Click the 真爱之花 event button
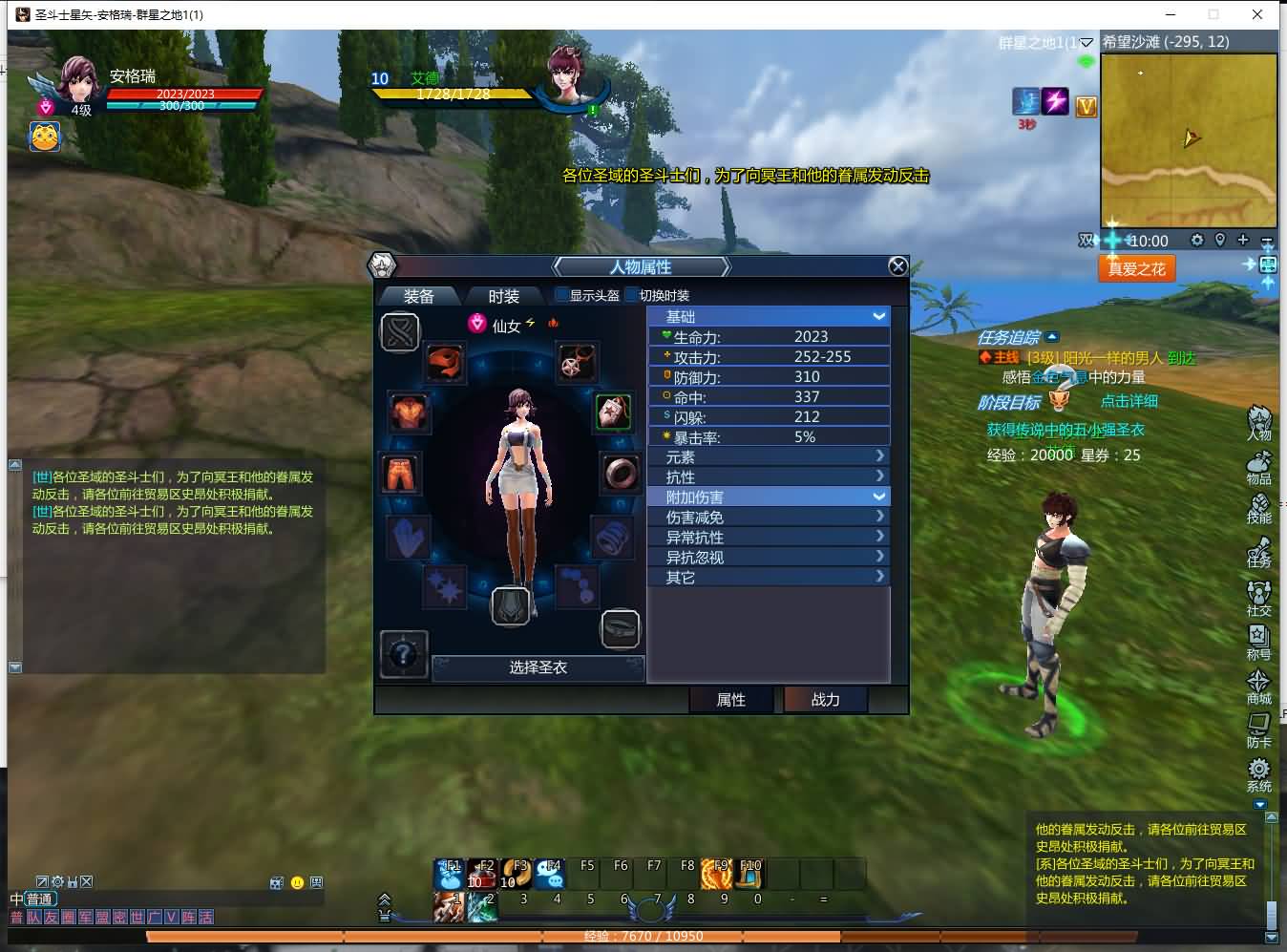This screenshot has height=952, width=1287. tap(1136, 269)
